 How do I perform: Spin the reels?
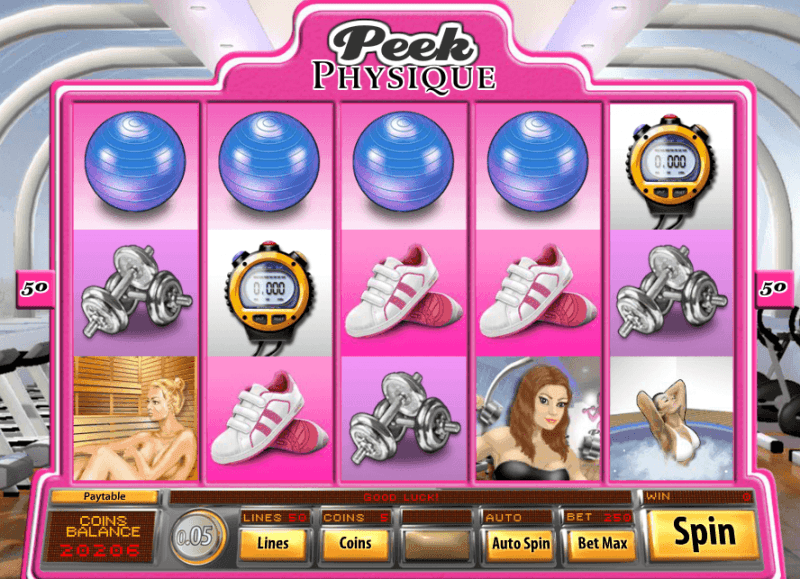703,533
